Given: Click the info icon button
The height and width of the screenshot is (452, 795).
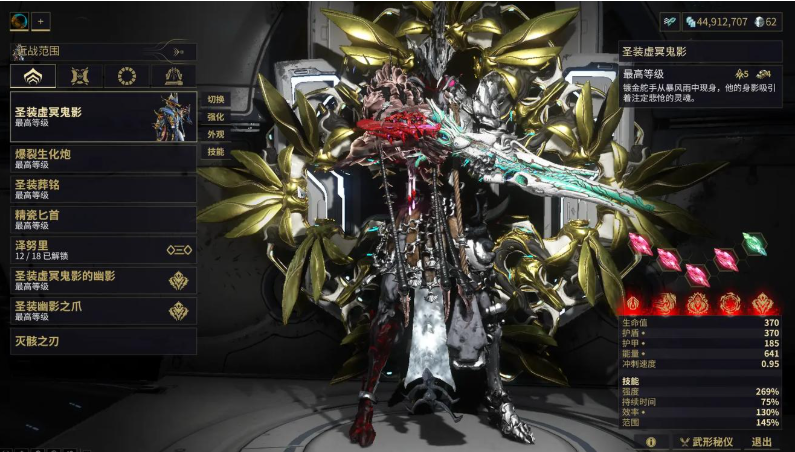Looking at the screenshot, I should pos(651,441).
